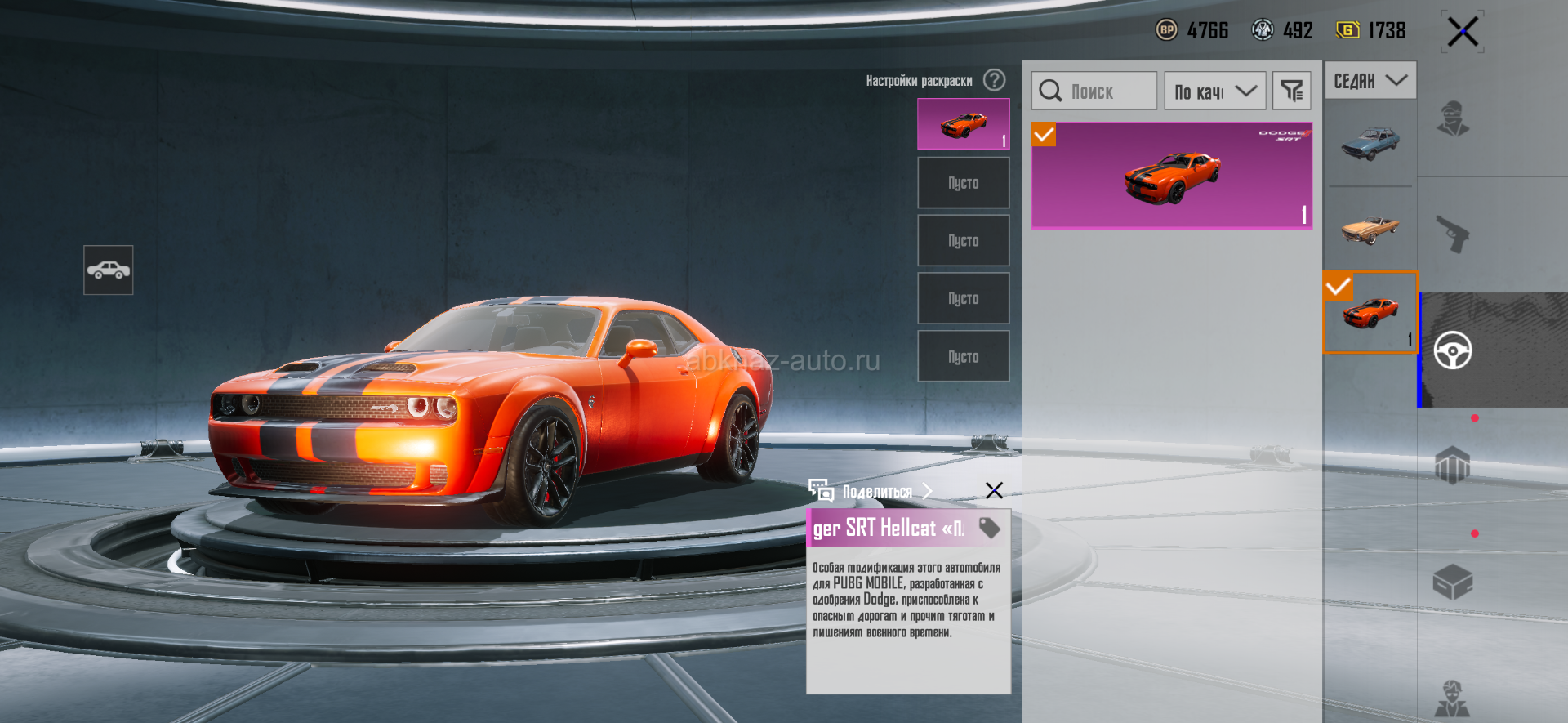The height and width of the screenshot is (723, 1568).
Task: Open the paint settings help question mark
Action: [x=994, y=80]
